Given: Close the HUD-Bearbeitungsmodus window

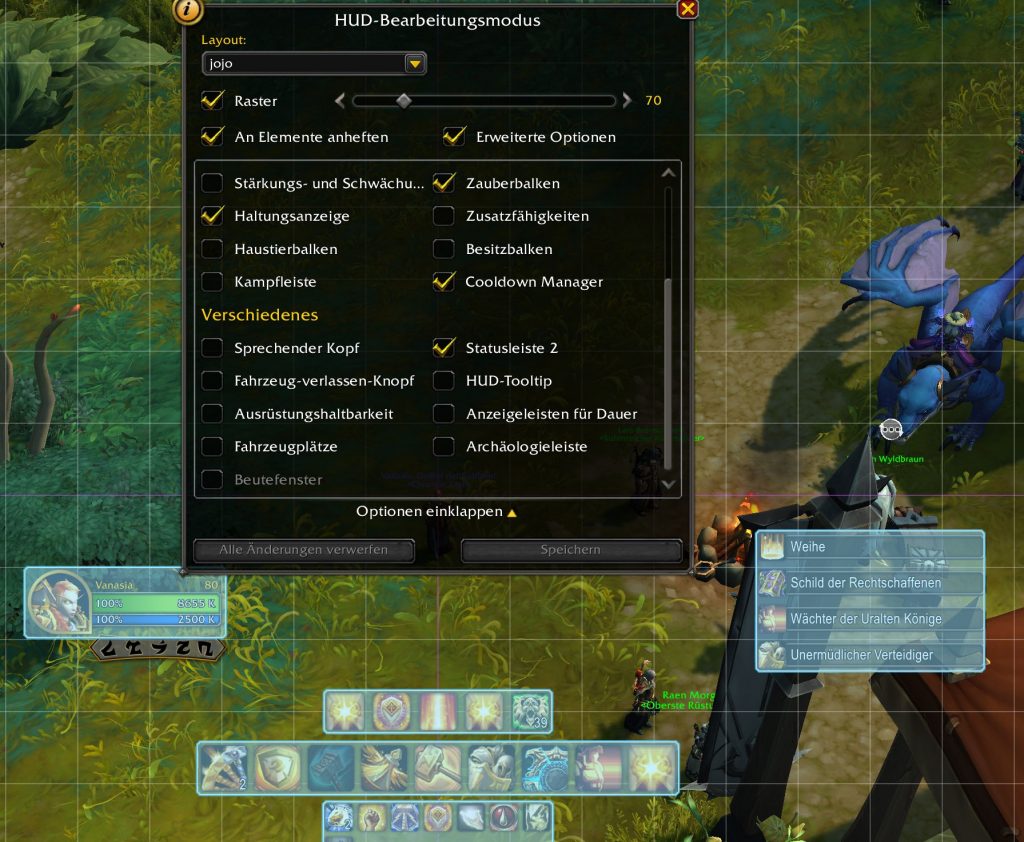Looking at the screenshot, I should [x=687, y=10].
